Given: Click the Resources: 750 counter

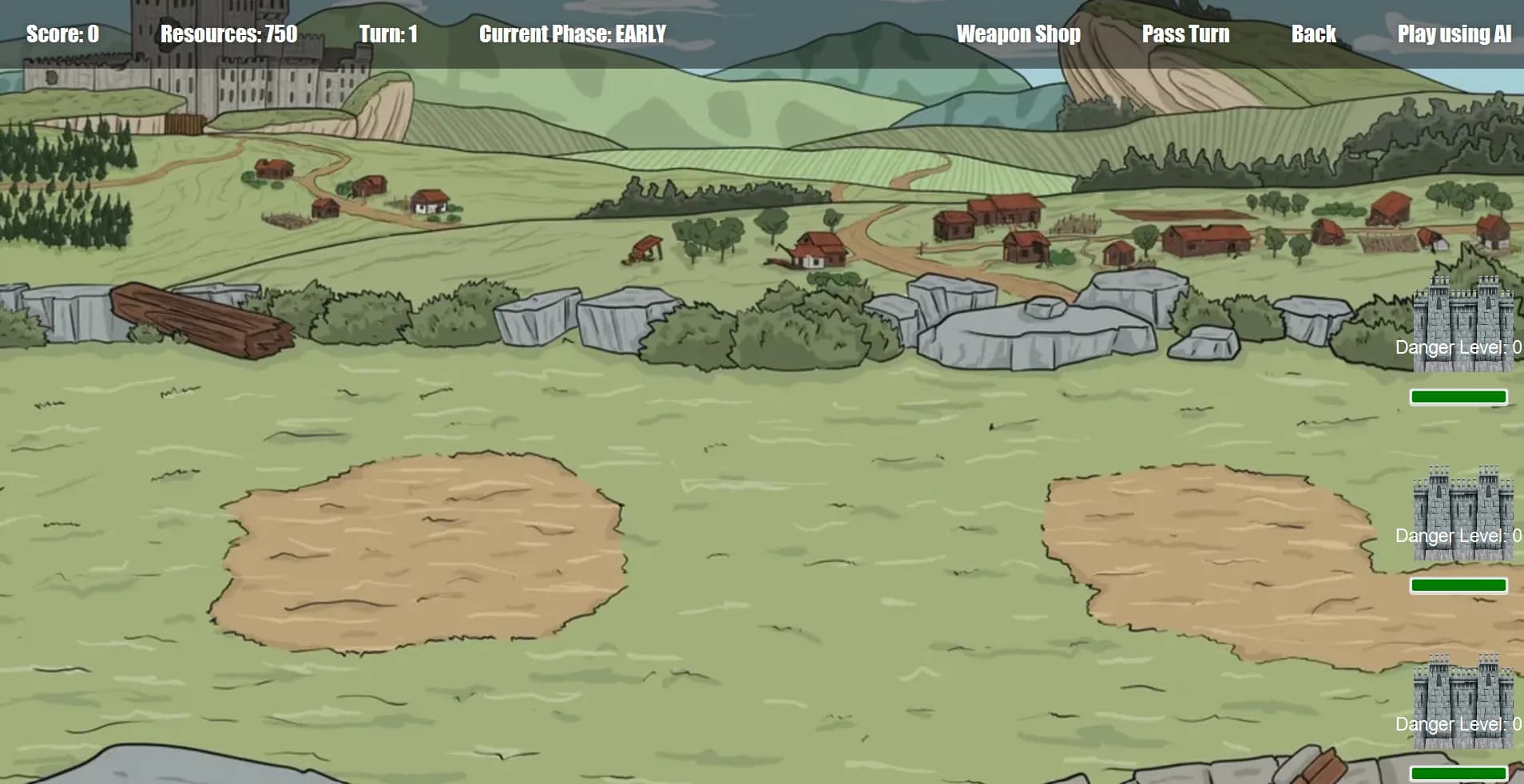Looking at the screenshot, I should pos(229,34).
